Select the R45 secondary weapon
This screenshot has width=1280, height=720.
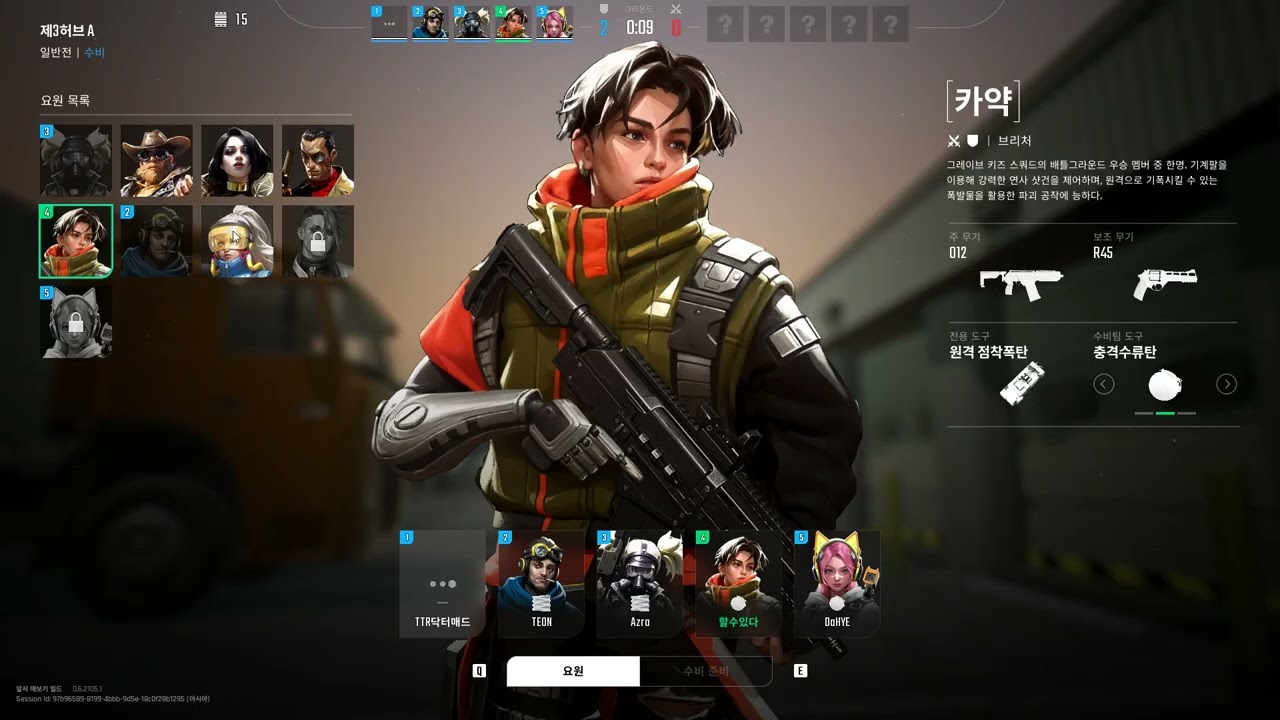point(1165,283)
